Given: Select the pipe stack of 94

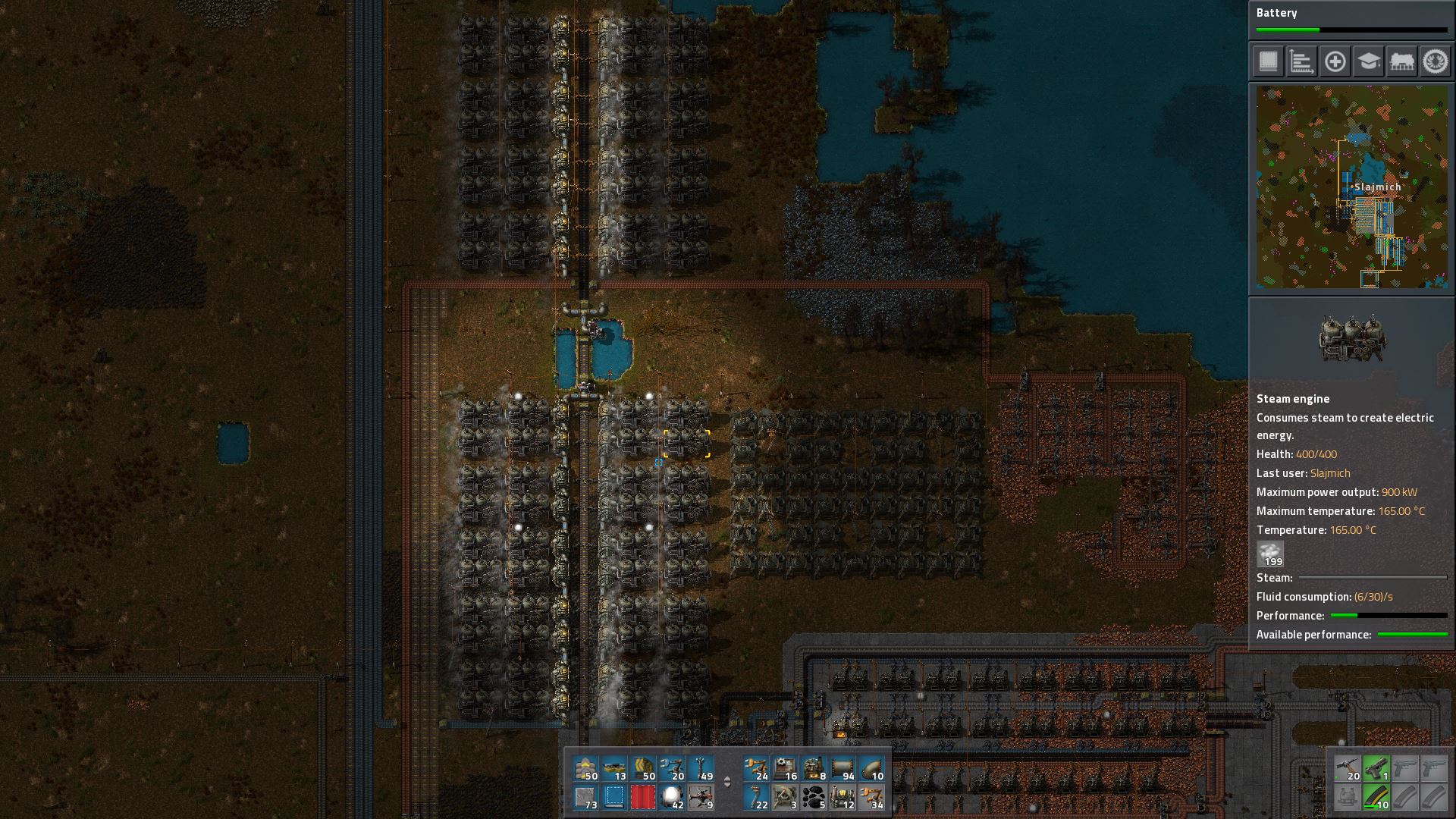Looking at the screenshot, I should pyautogui.click(x=843, y=769).
